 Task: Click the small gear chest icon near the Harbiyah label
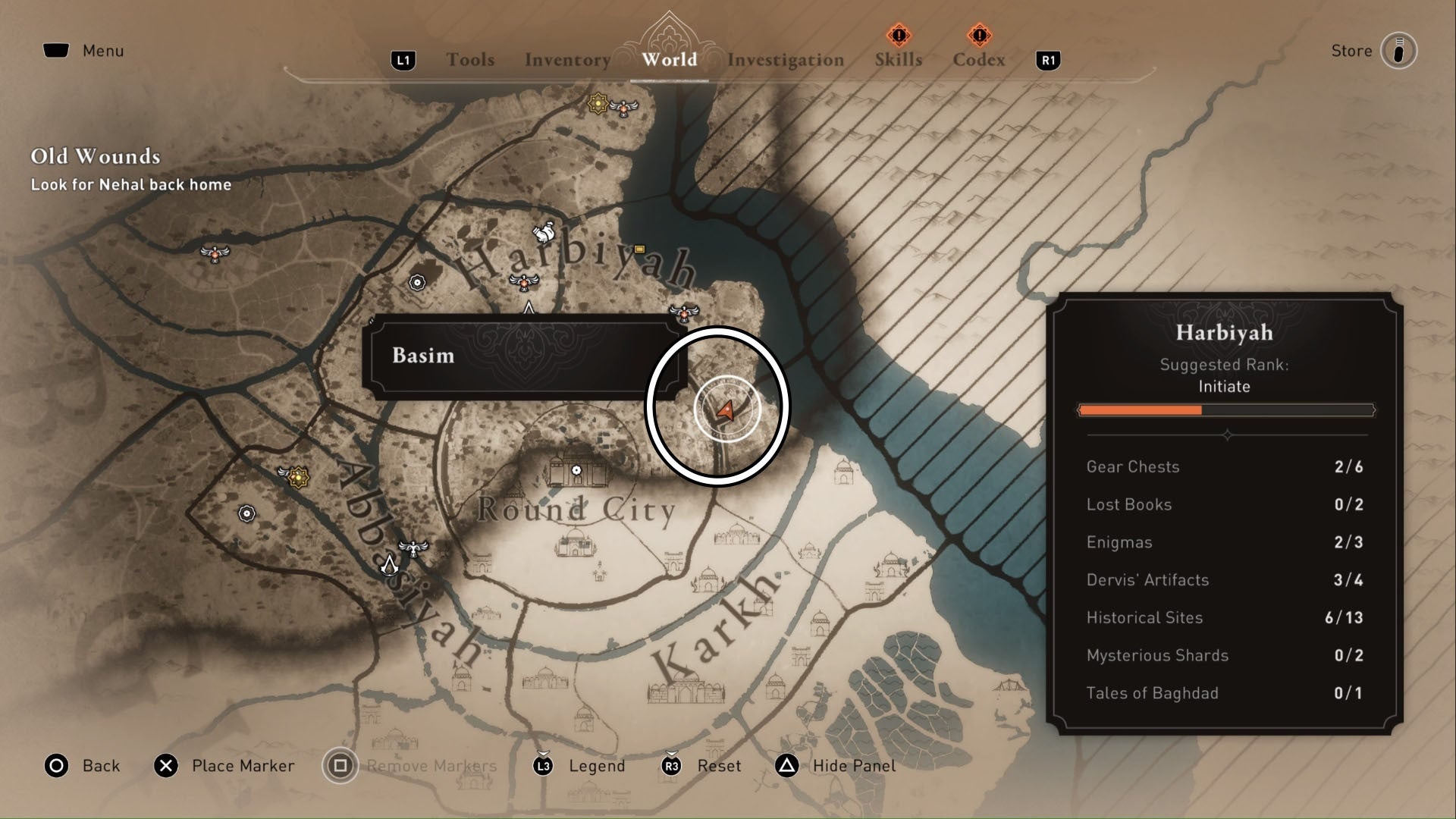point(639,249)
